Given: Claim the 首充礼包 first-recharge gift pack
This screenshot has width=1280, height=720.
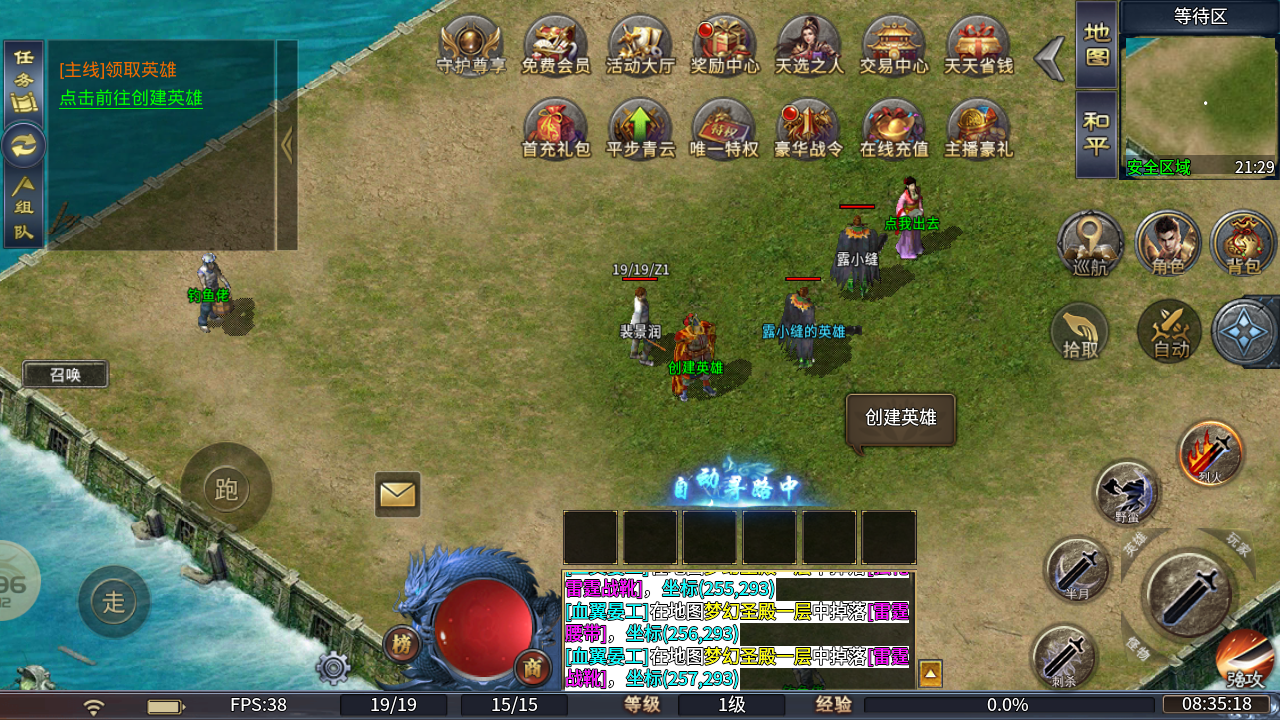Looking at the screenshot, I should (556, 128).
